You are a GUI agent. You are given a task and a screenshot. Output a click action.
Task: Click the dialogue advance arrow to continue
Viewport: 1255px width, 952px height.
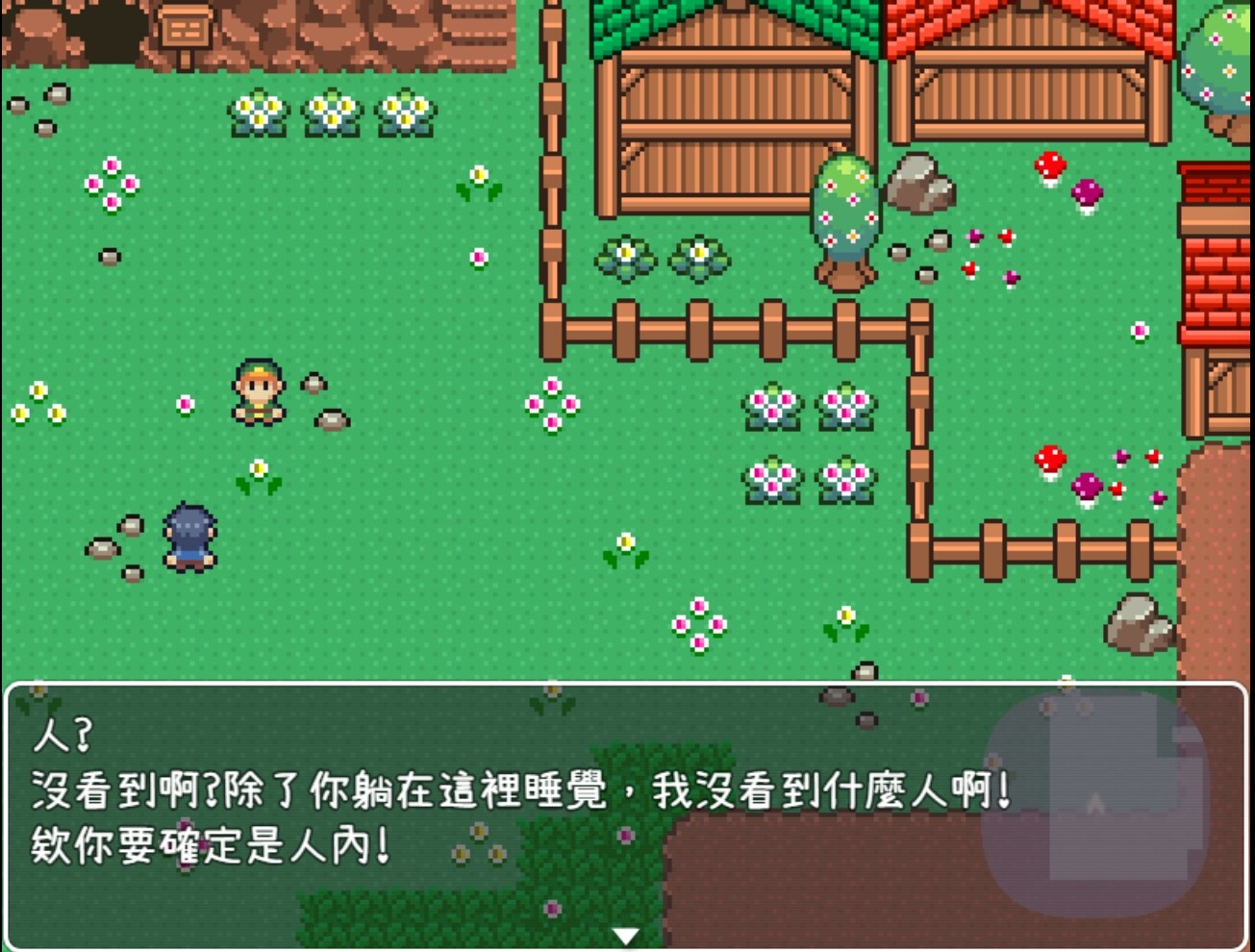coord(626,932)
